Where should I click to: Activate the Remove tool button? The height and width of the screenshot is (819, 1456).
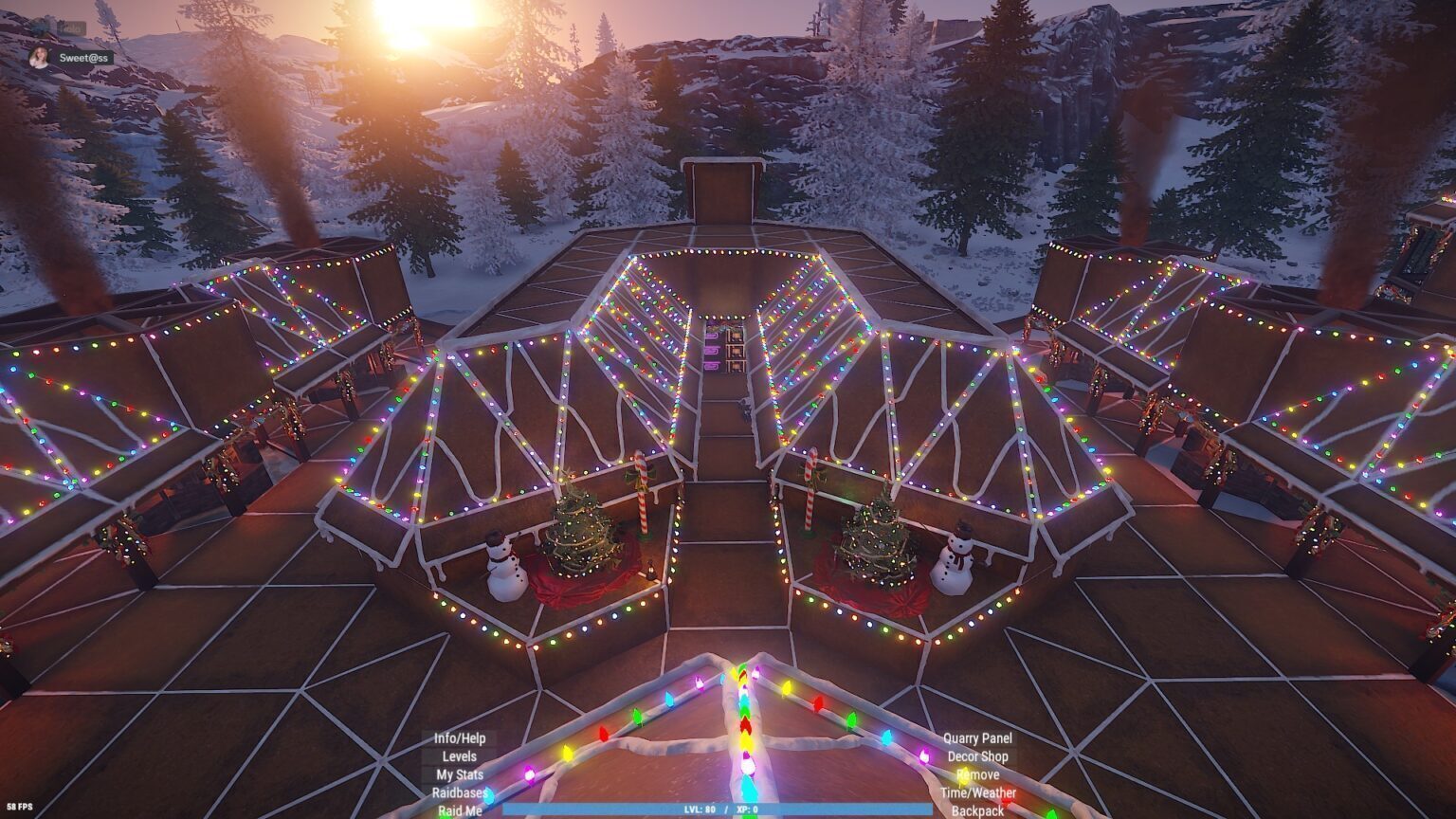(977, 774)
